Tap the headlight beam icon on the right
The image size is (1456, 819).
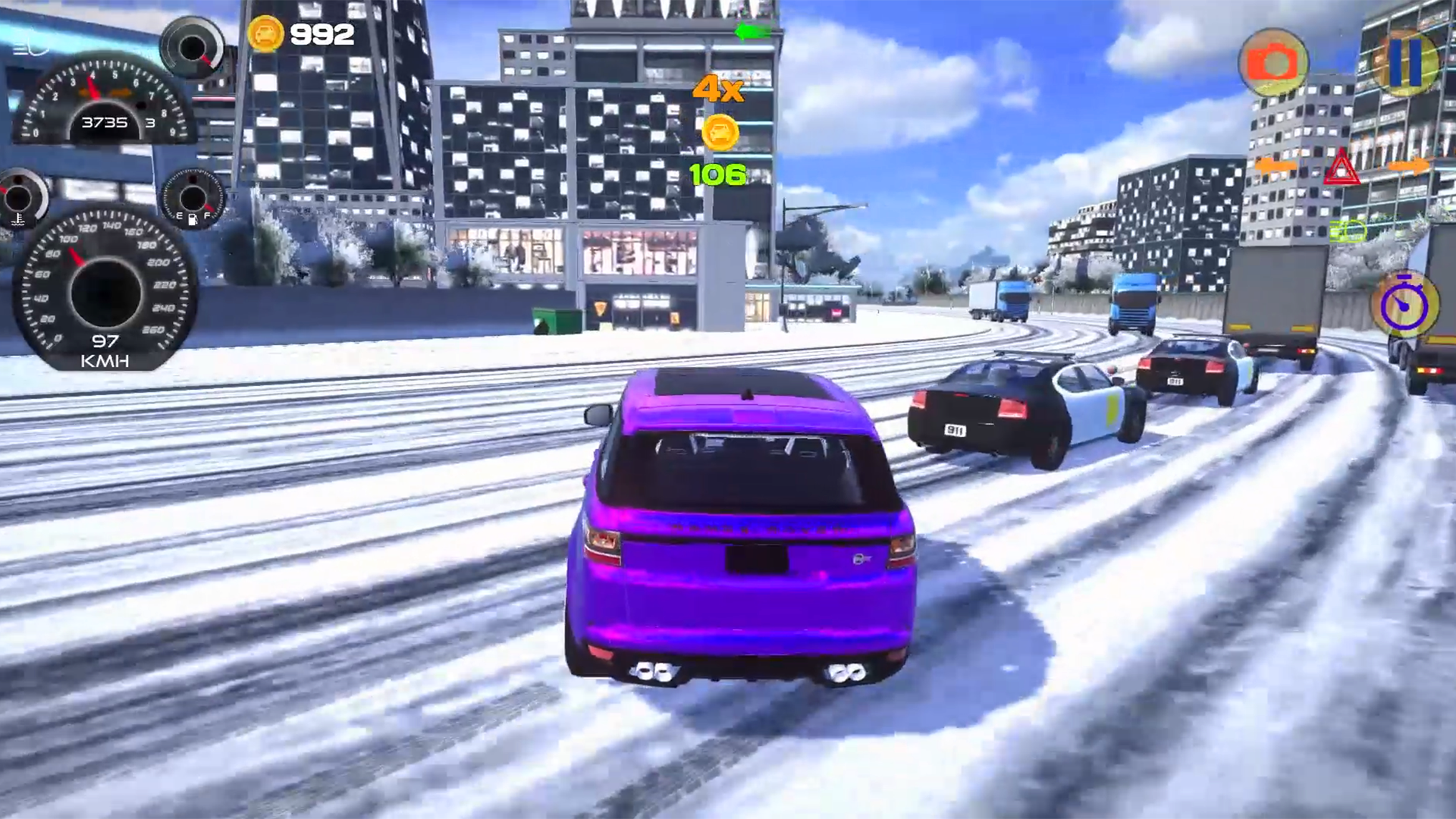point(1349,232)
